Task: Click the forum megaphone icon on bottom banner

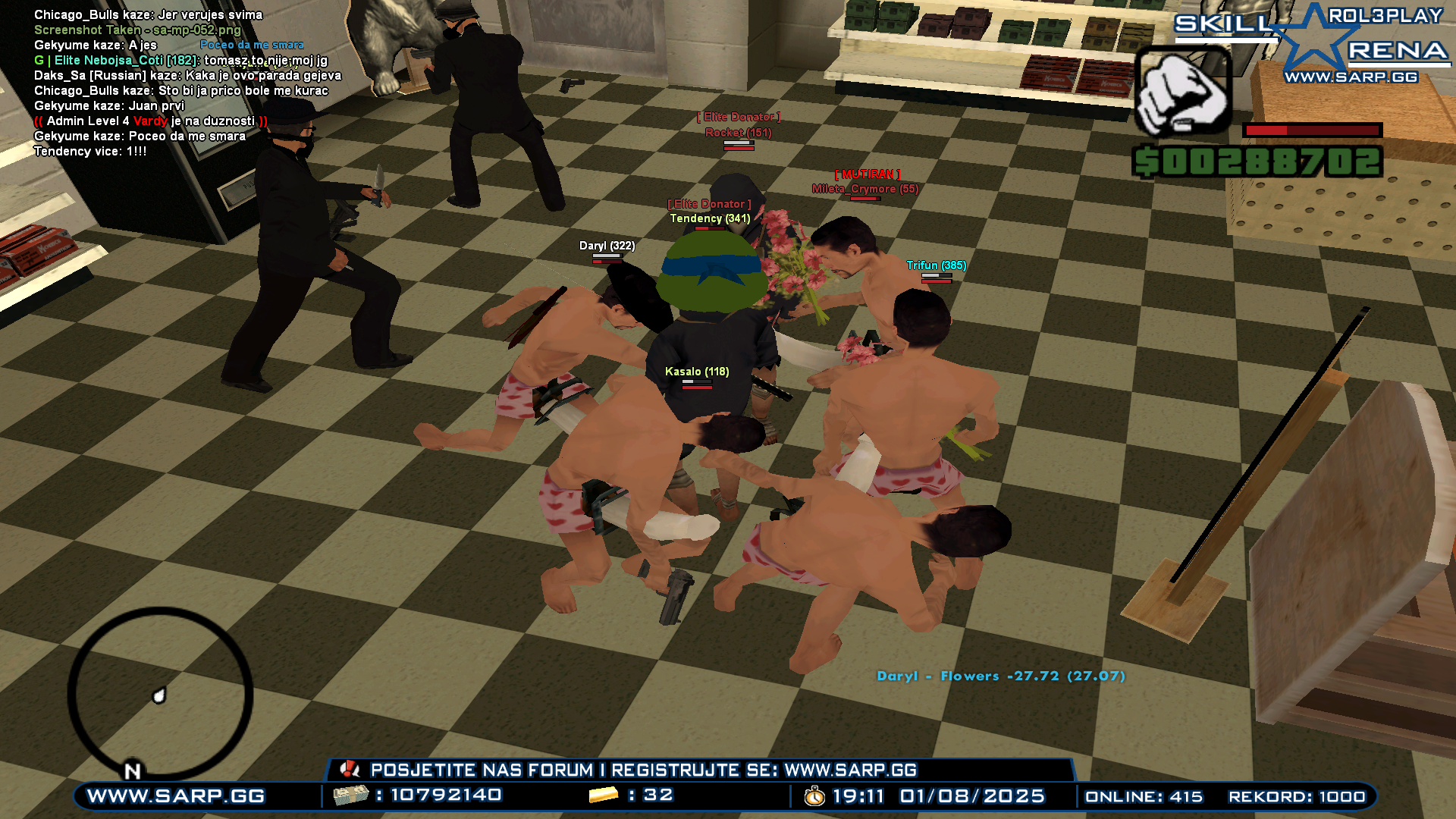Action: pyautogui.click(x=348, y=770)
